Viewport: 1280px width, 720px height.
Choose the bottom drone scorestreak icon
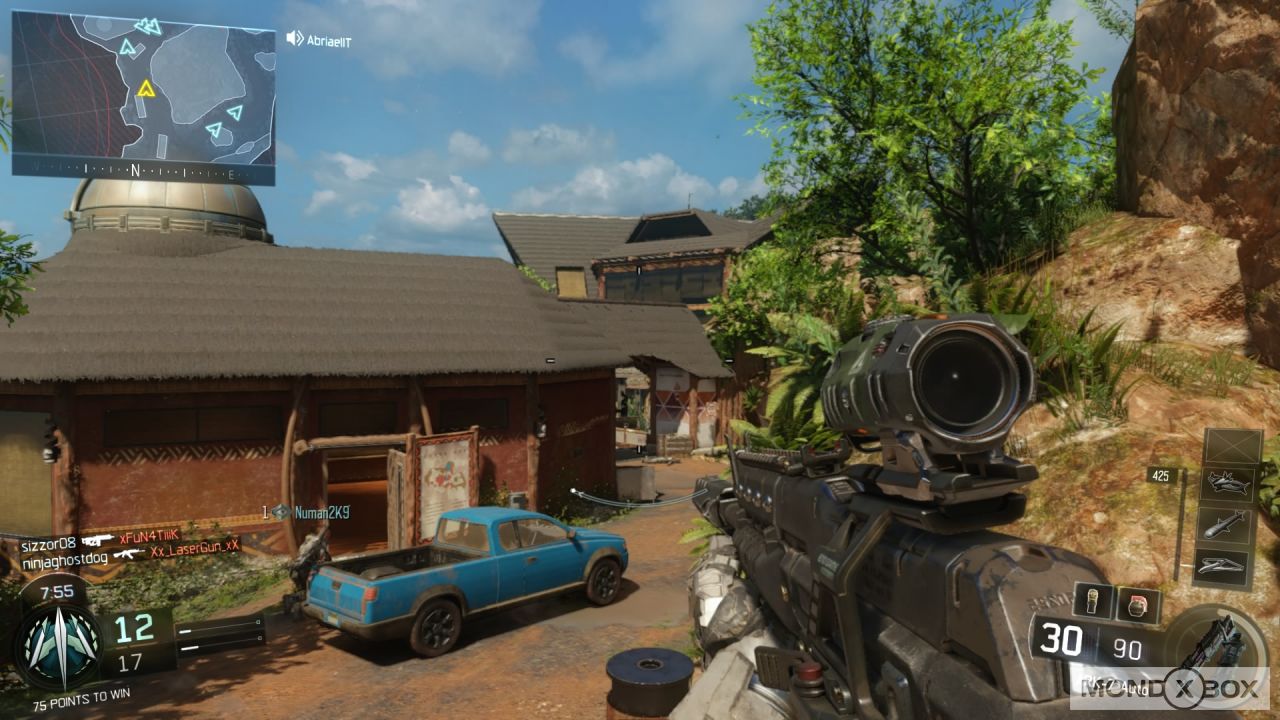(x=1222, y=566)
